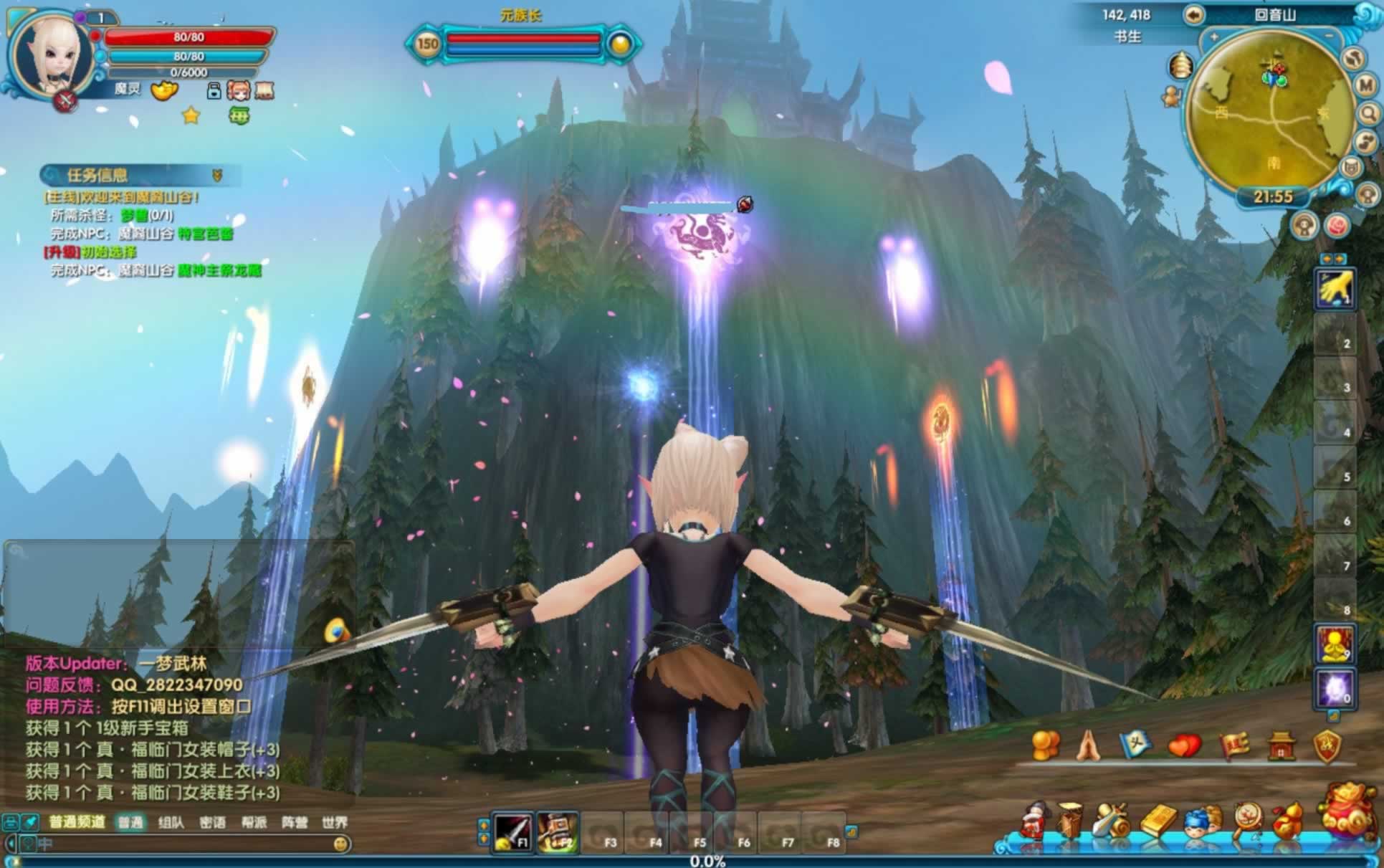Click the double red hearts icon
Screen dimensions: 1384x868
click(x=1183, y=746)
